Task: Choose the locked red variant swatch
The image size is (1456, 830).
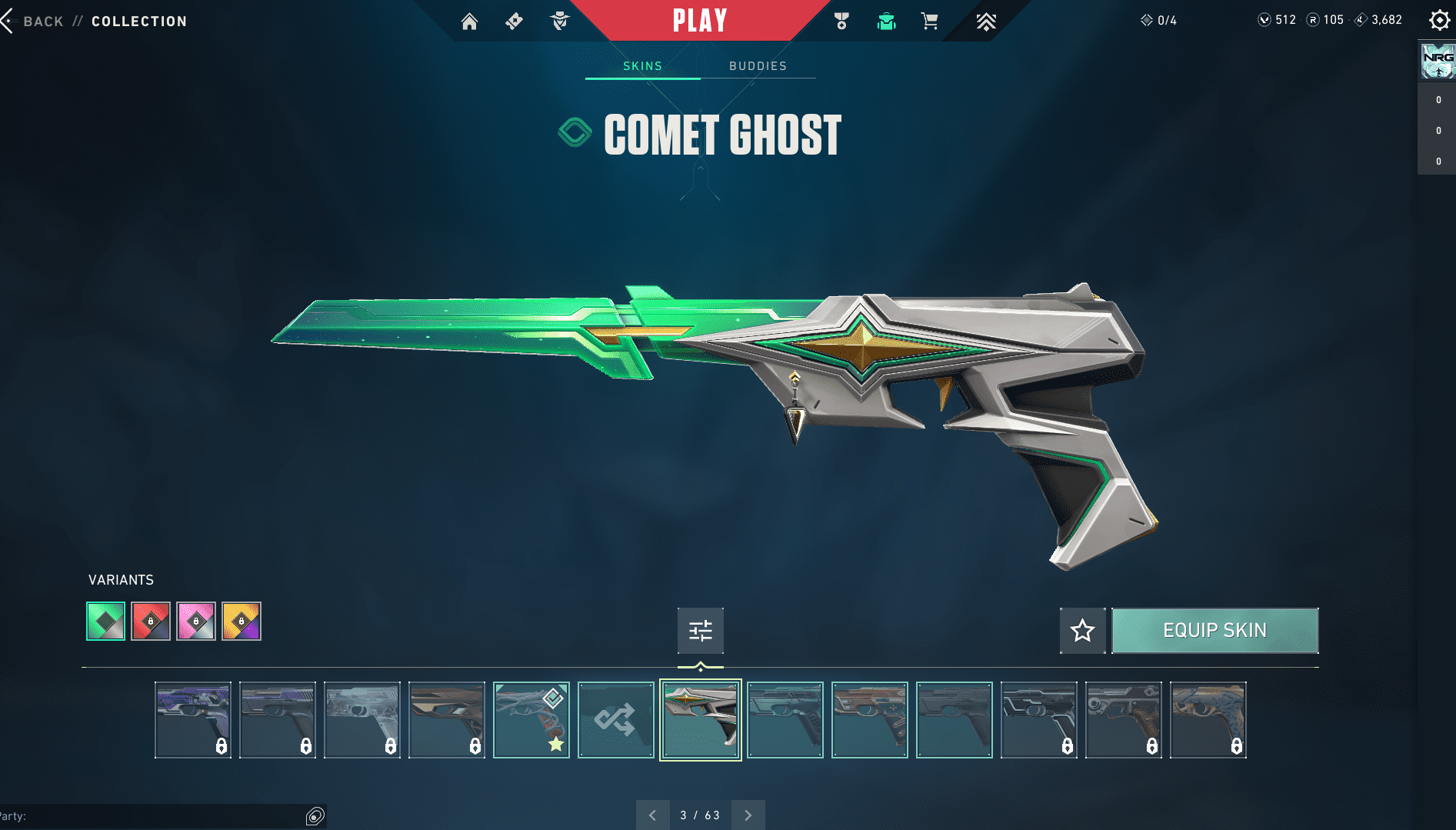Action: (151, 621)
